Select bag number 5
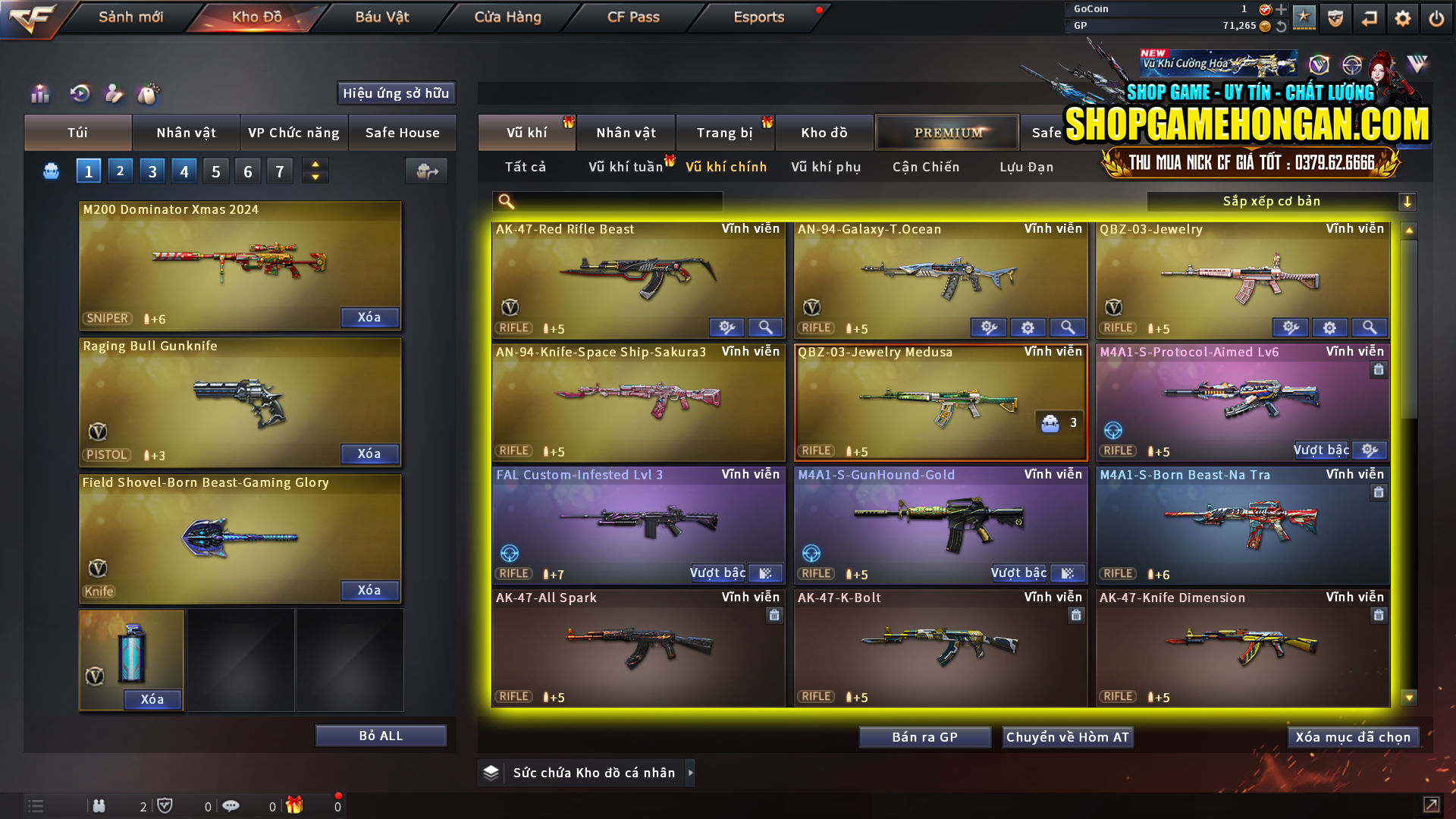 215,171
